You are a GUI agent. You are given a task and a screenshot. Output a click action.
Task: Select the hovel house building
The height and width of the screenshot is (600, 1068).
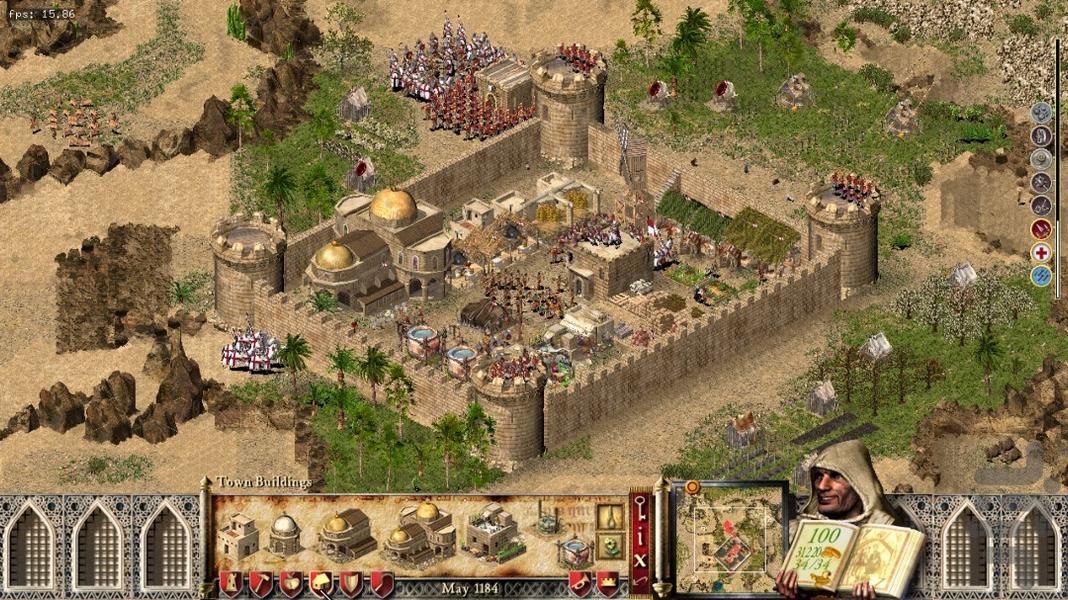[x=238, y=537]
